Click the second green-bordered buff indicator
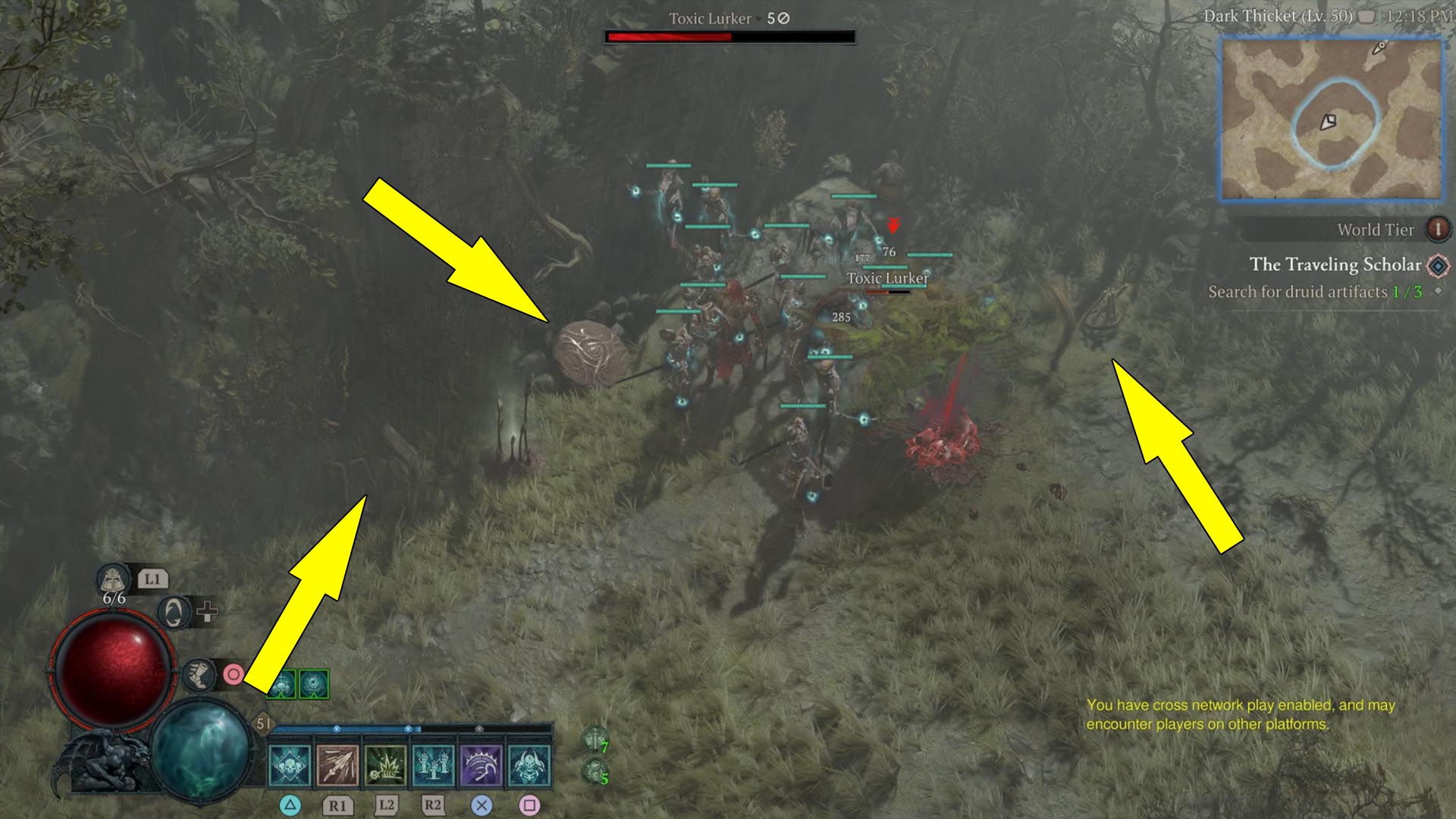 coord(314,683)
